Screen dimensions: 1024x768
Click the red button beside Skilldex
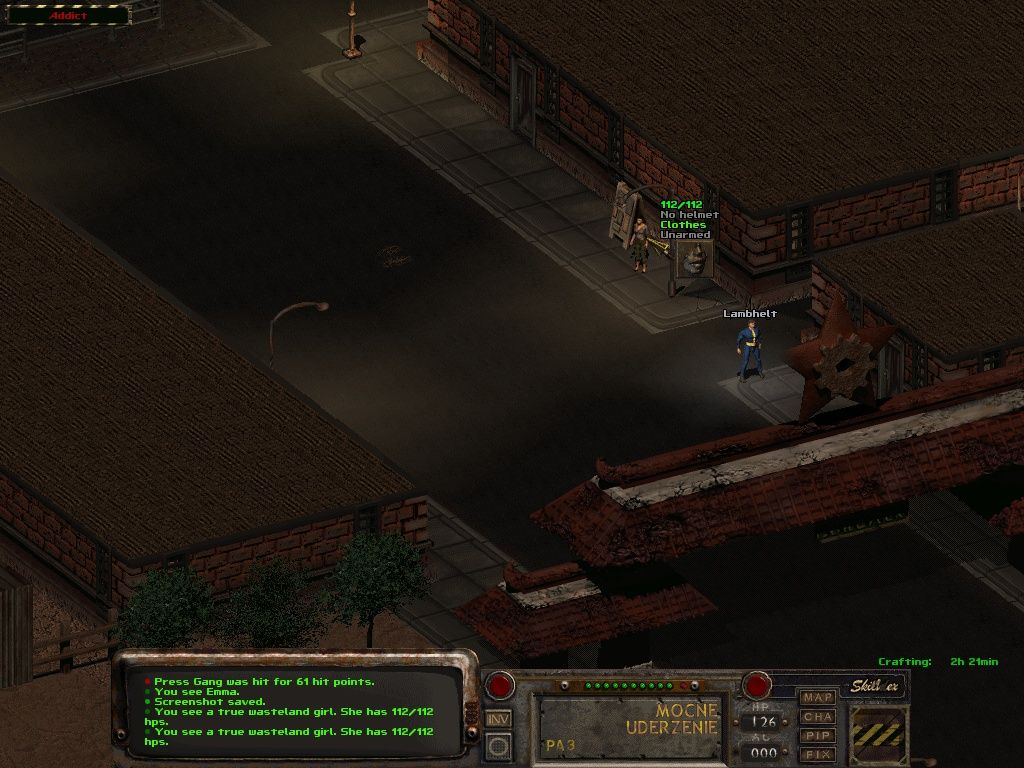pos(756,686)
